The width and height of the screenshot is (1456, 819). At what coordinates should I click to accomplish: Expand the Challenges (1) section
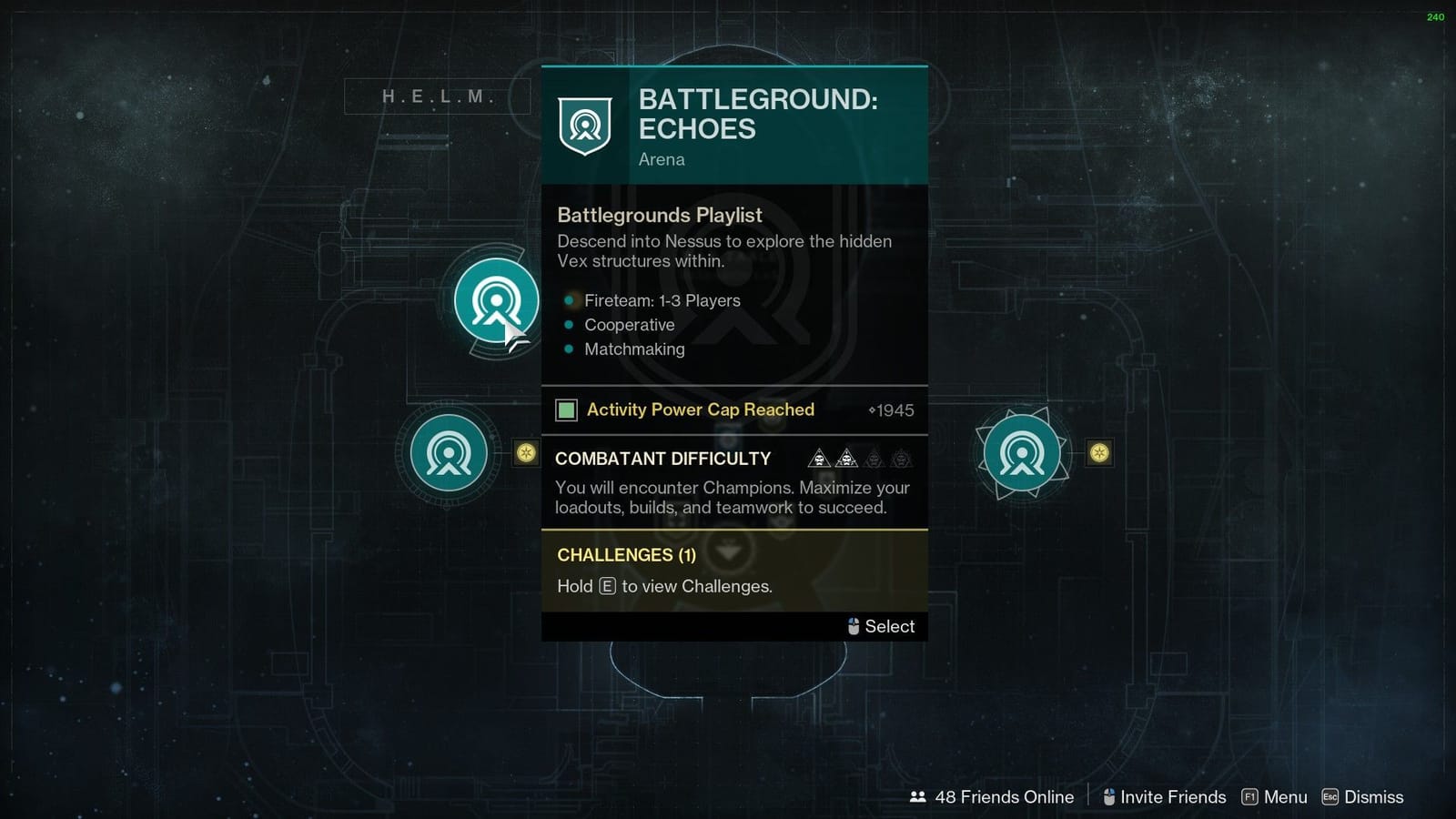(x=625, y=555)
